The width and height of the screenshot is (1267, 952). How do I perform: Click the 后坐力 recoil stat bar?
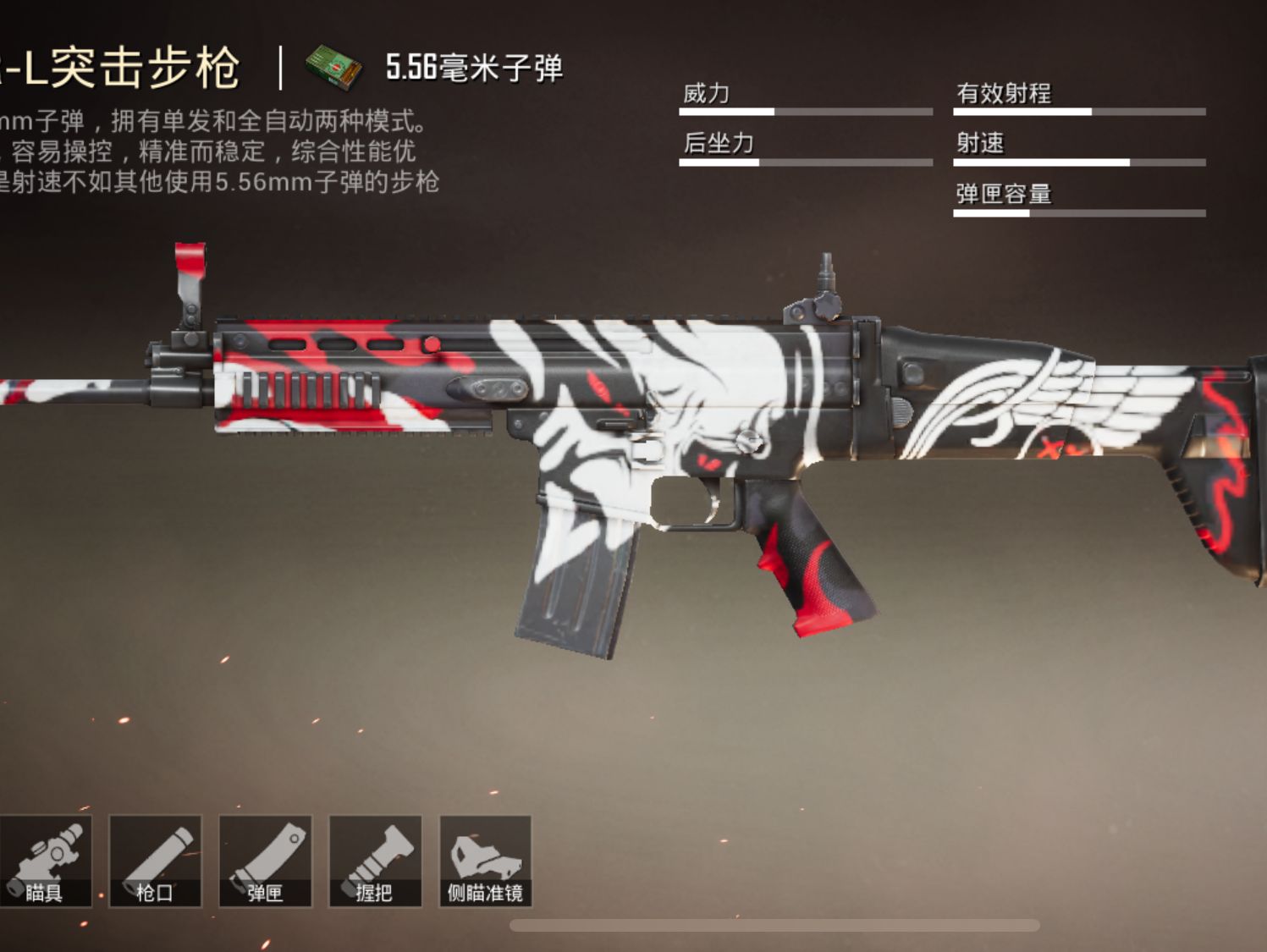click(804, 161)
